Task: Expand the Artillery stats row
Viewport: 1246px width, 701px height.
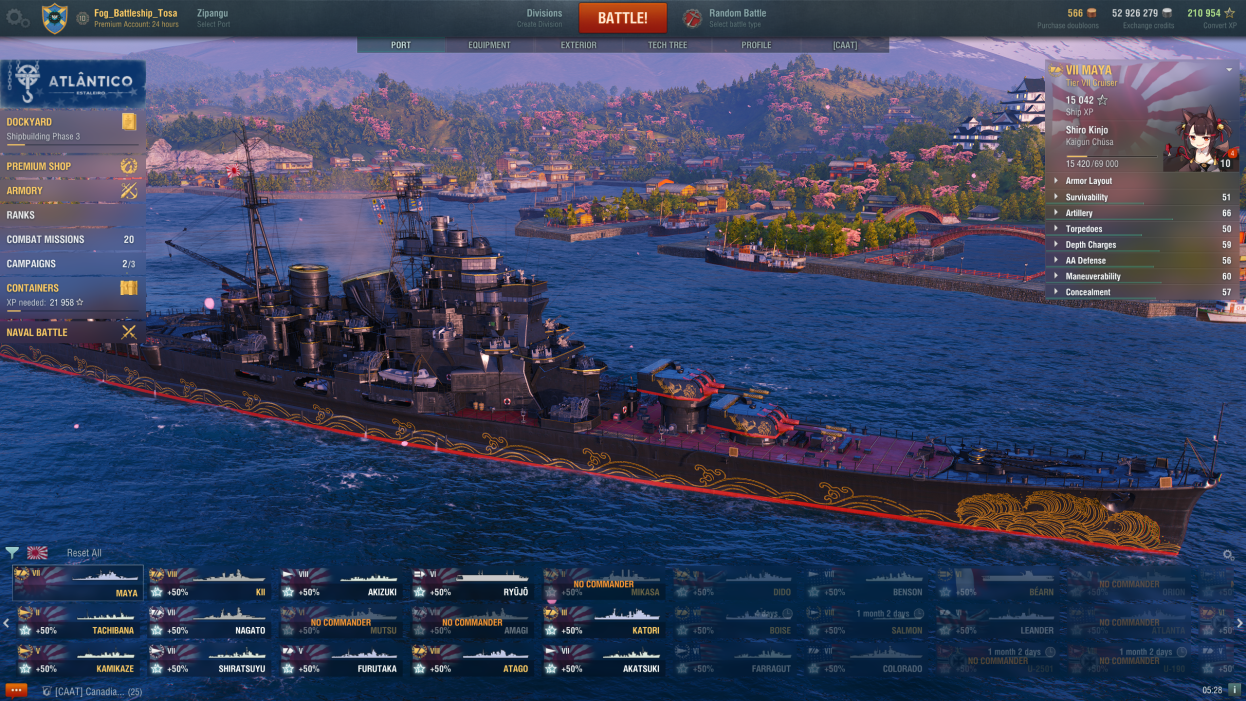Action: coord(1079,213)
